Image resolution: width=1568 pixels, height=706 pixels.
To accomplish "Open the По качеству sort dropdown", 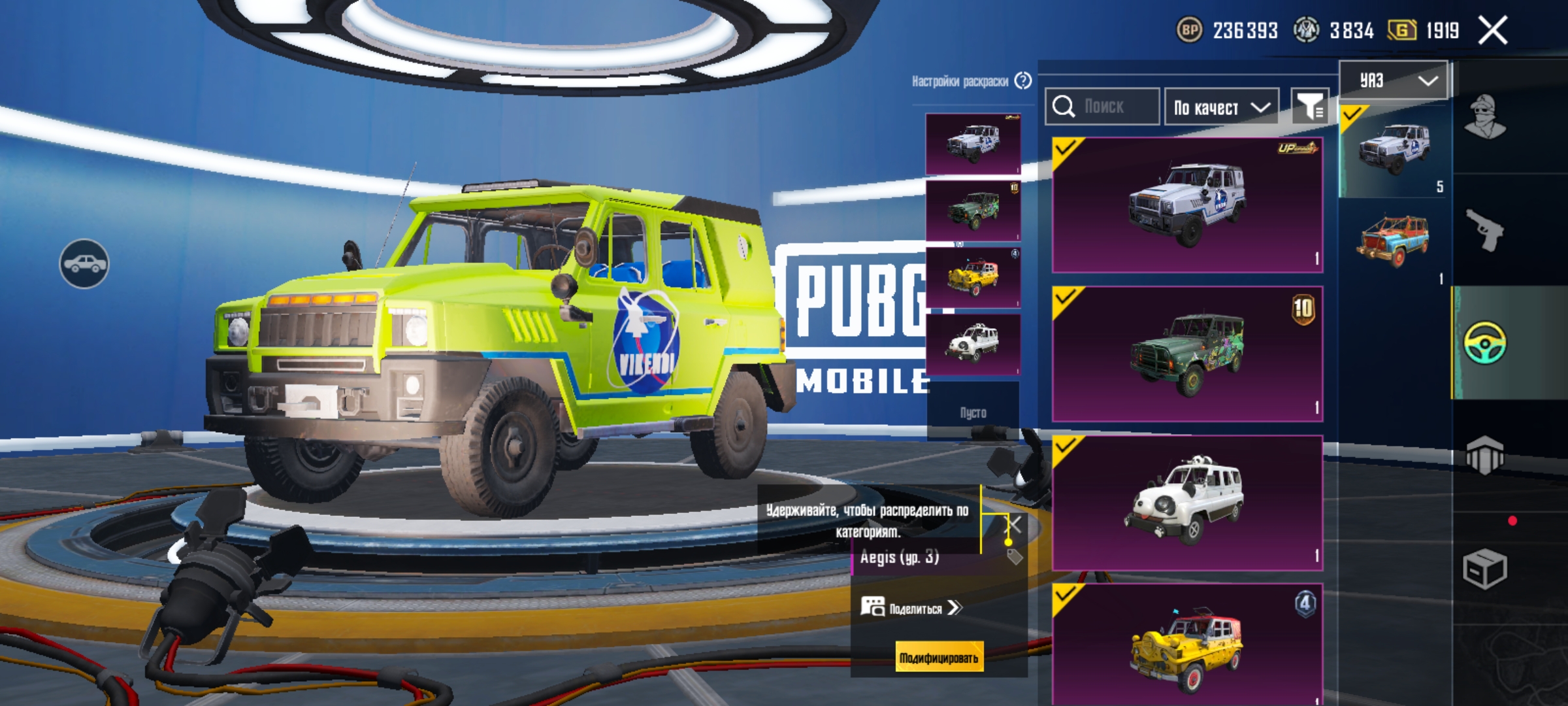I will pos(1221,107).
